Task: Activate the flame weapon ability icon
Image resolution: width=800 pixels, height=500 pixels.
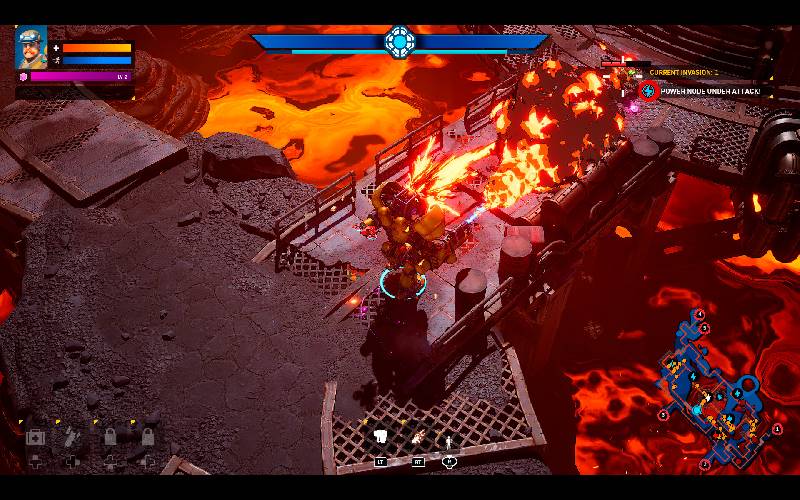Action: pyautogui.click(x=417, y=437)
